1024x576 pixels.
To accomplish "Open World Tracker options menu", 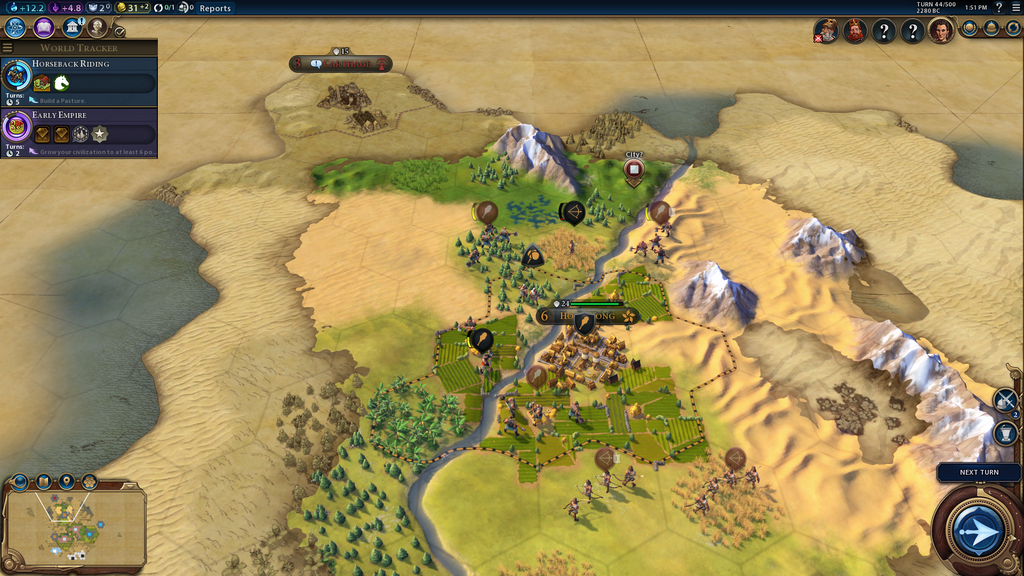I will [8, 48].
